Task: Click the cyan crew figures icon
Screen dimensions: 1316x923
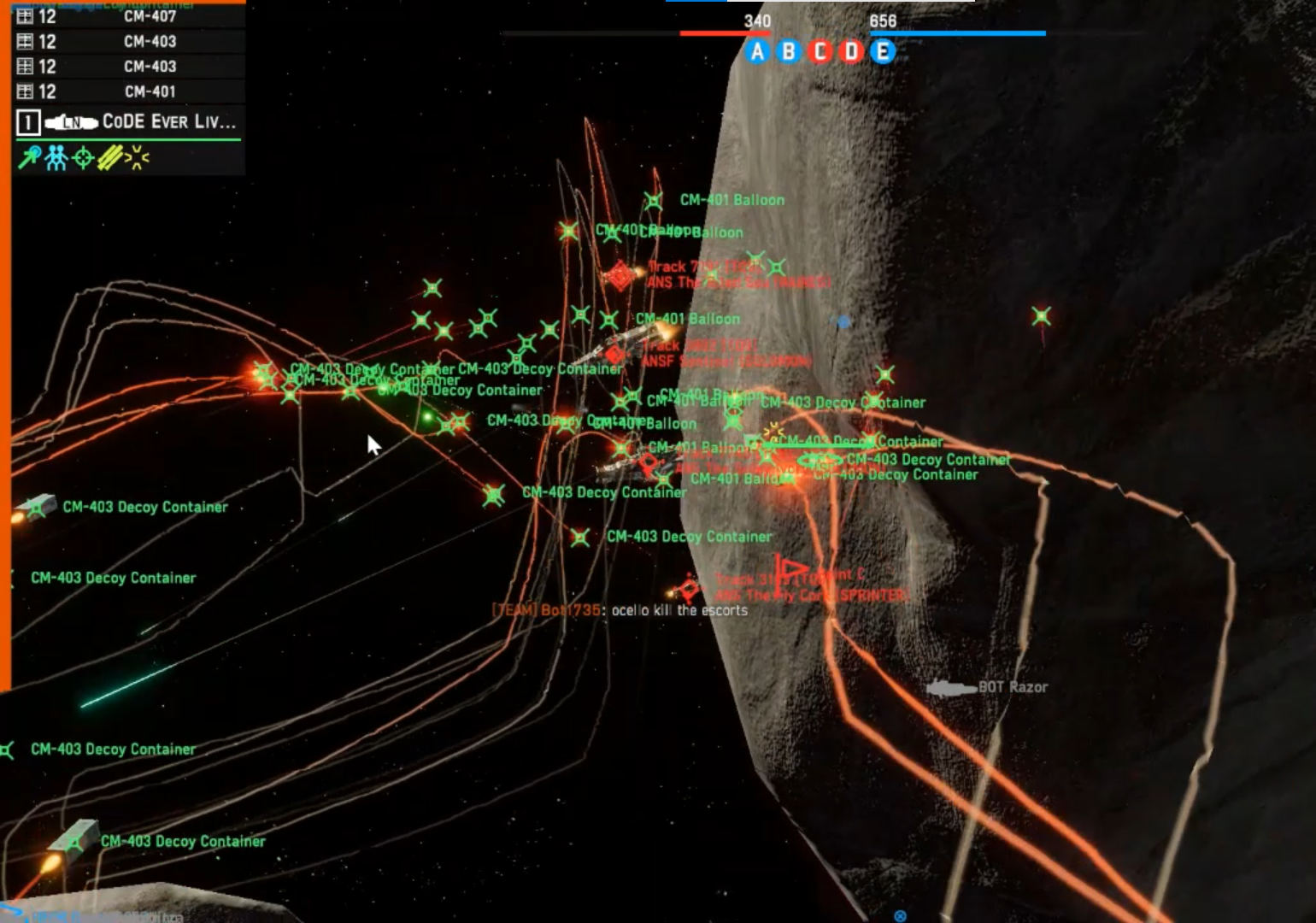Action: coord(56,158)
